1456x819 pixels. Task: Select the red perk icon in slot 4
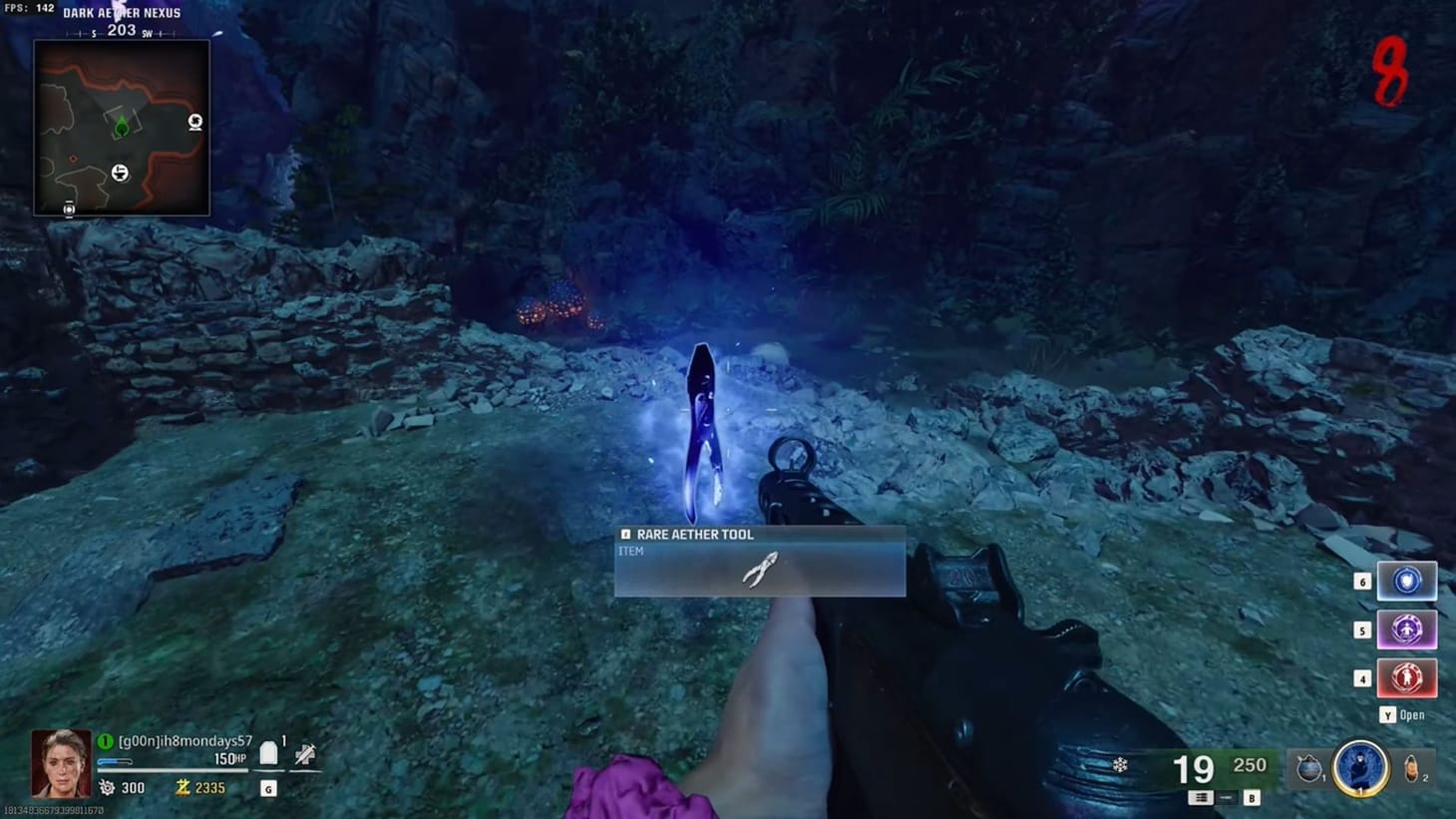(x=1407, y=677)
